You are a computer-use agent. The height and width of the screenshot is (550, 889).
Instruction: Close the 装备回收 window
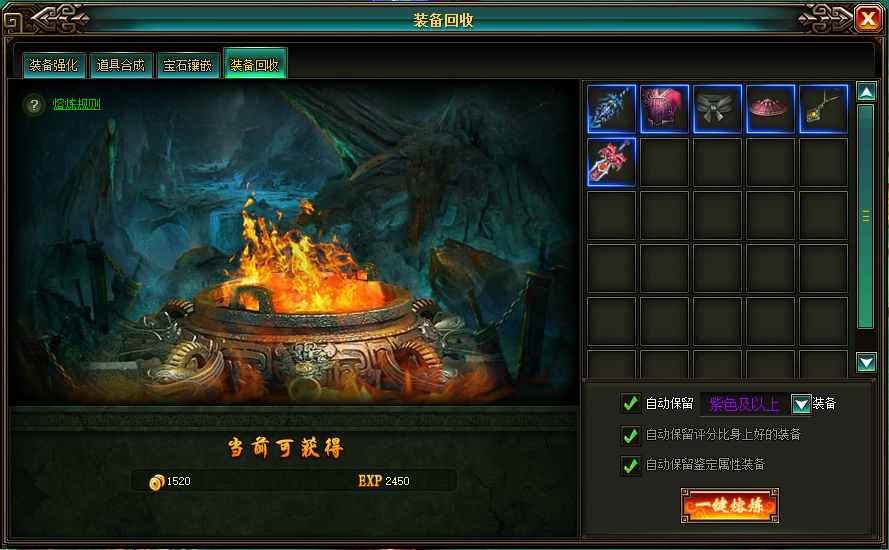coord(868,18)
